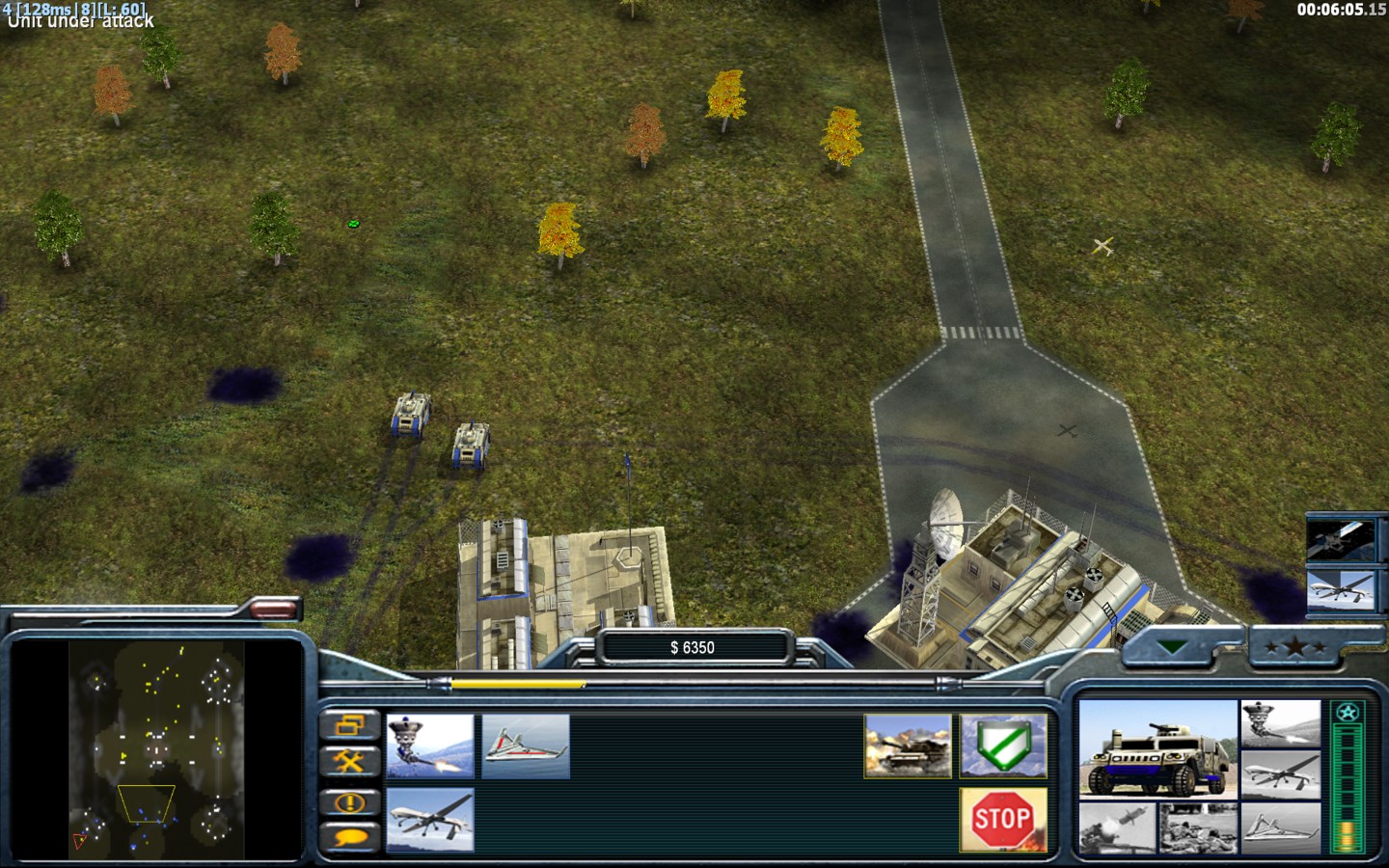Image resolution: width=1389 pixels, height=868 pixels.
Task: Build the Battle Drone upgrade
Action: [430, 746]
